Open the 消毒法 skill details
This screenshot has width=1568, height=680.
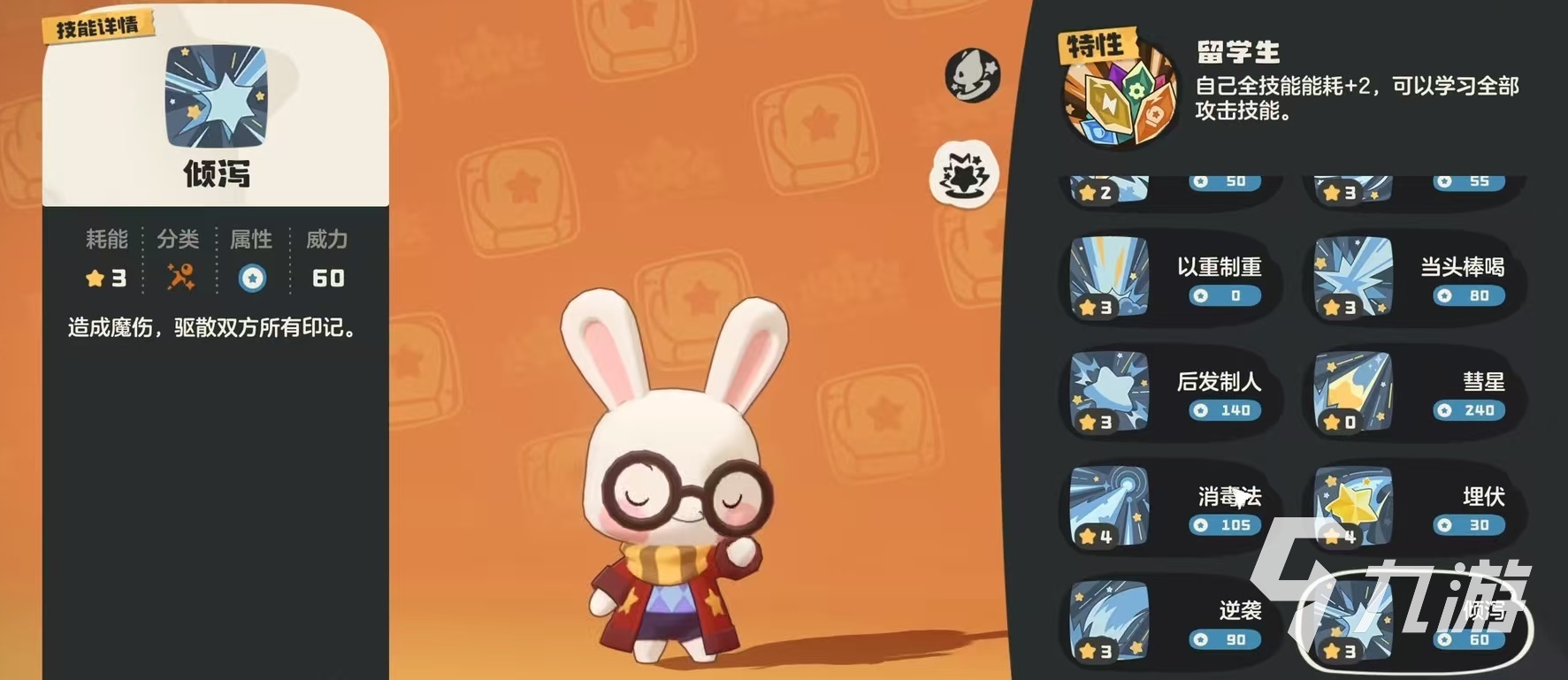click(x=1167, y=508)
